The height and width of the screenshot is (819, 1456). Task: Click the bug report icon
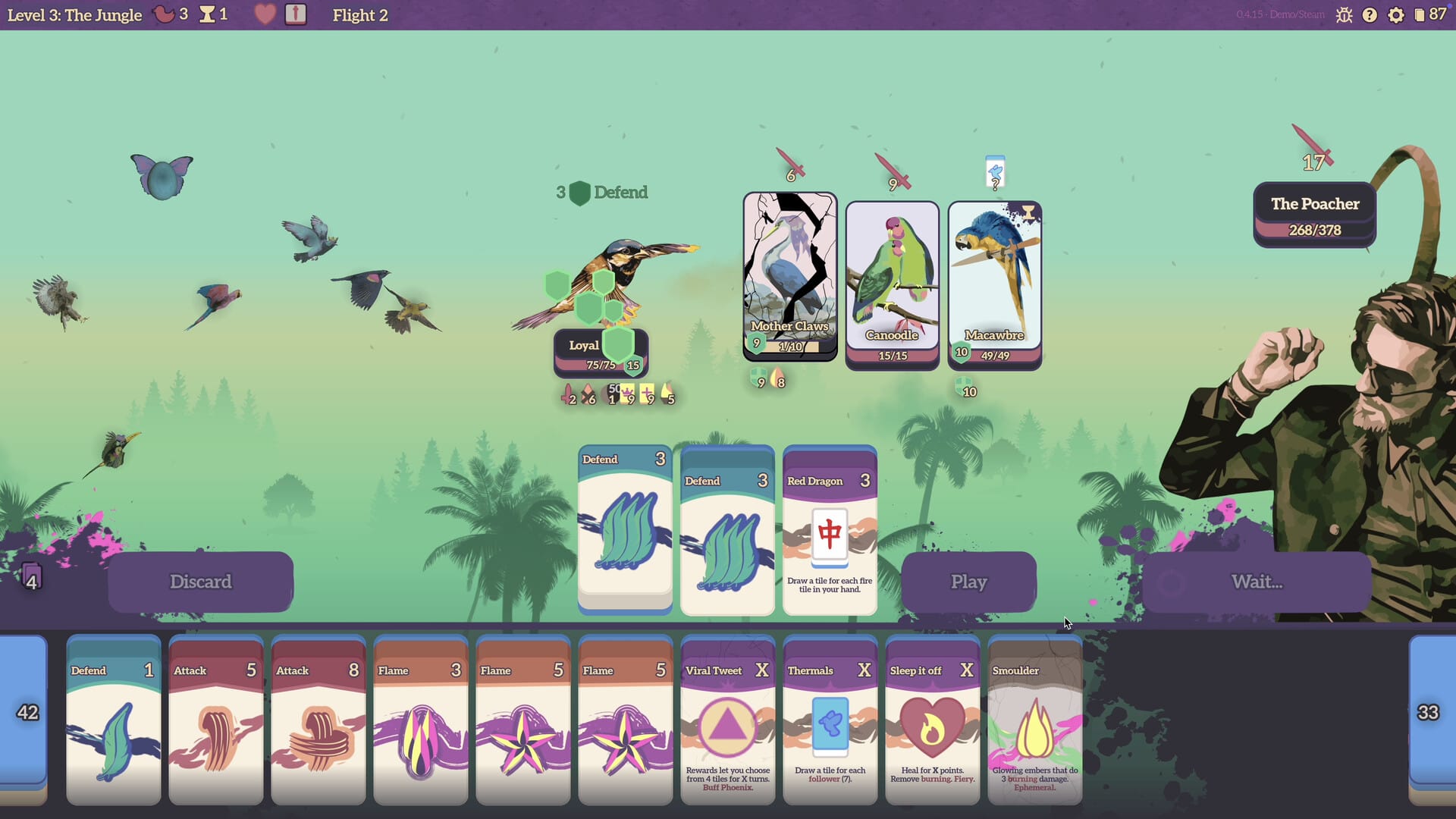tap(1344, 15)
